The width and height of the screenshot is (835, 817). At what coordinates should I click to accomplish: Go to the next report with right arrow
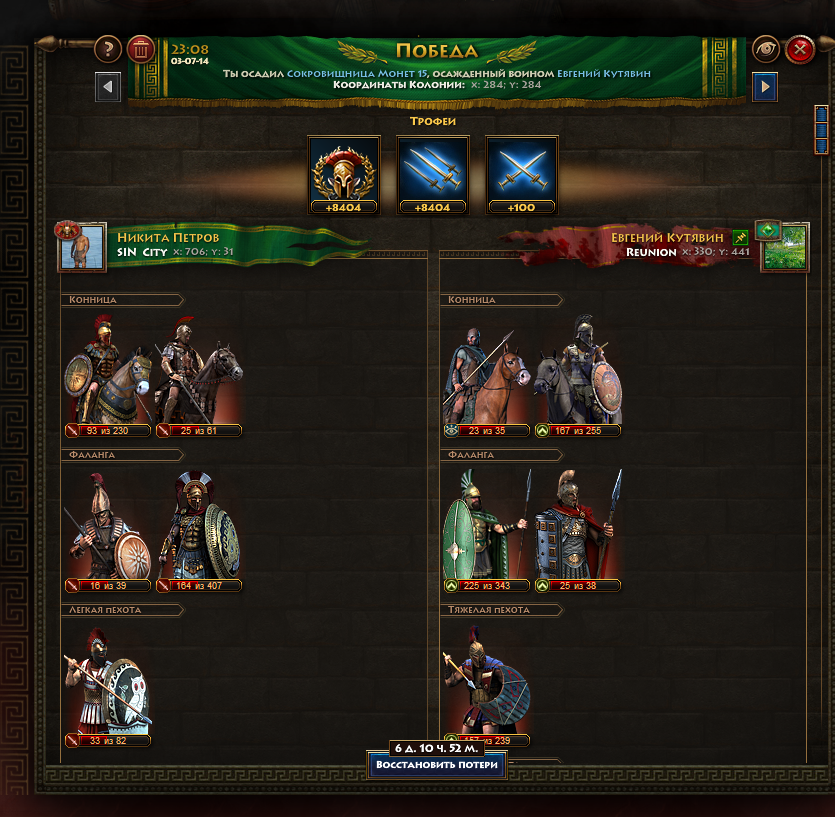(764, 87)
